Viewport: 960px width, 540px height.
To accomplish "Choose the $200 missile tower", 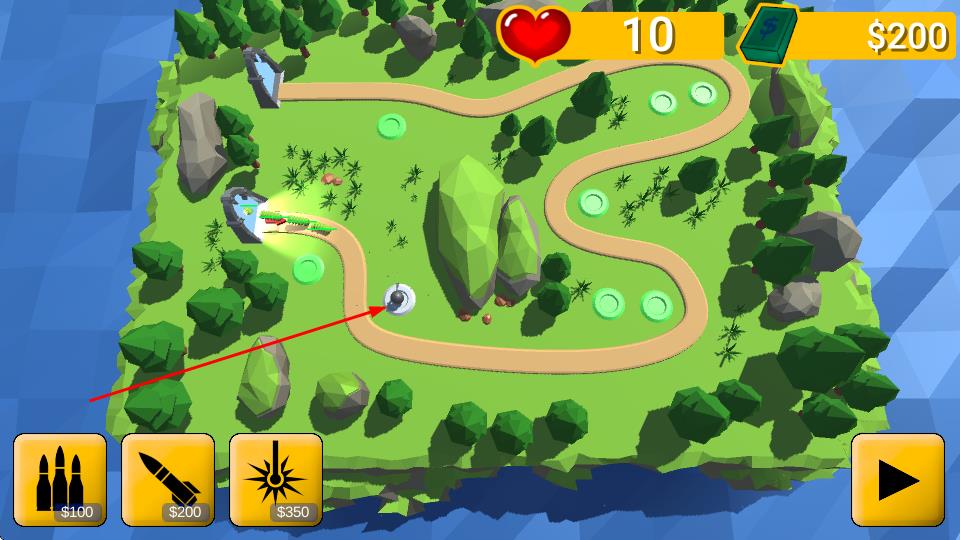I will pyautogui.click(x=168, y=479).
